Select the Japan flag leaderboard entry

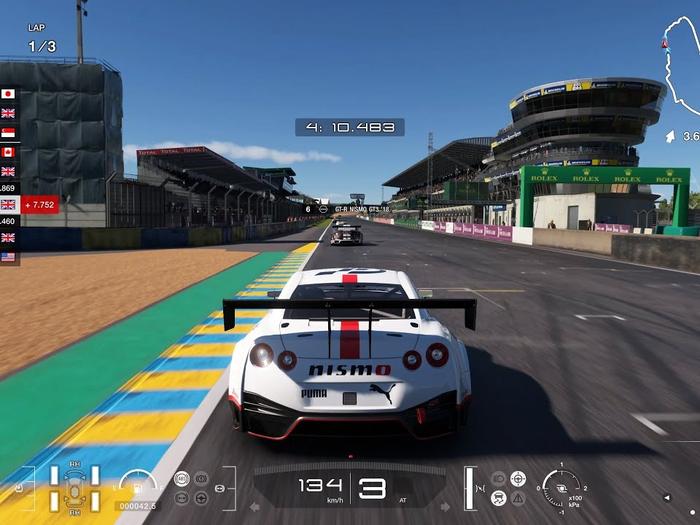(9, 94)
